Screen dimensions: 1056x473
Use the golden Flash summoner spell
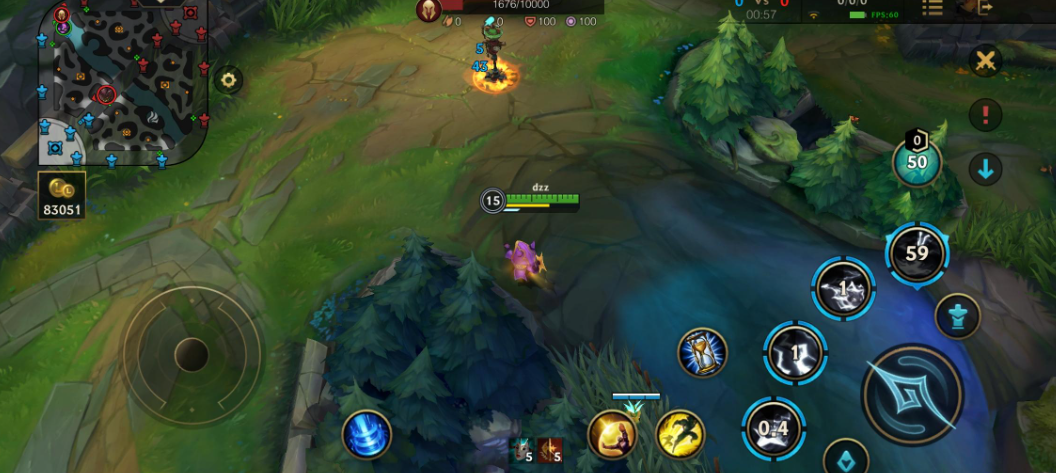coord(681,435)
